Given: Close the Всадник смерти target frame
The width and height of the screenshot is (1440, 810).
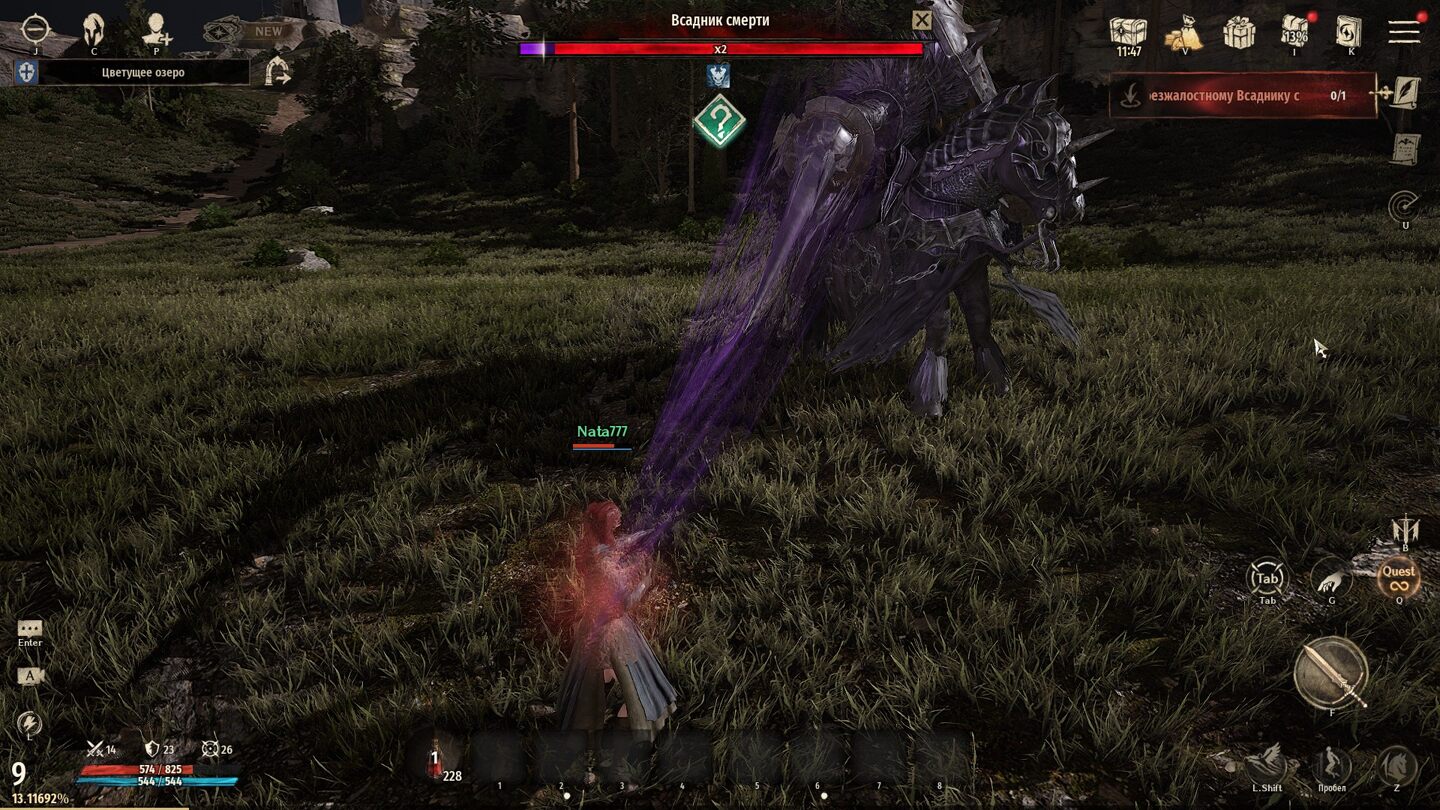Looking at the screenshot, I should click(x=921, y=21).
